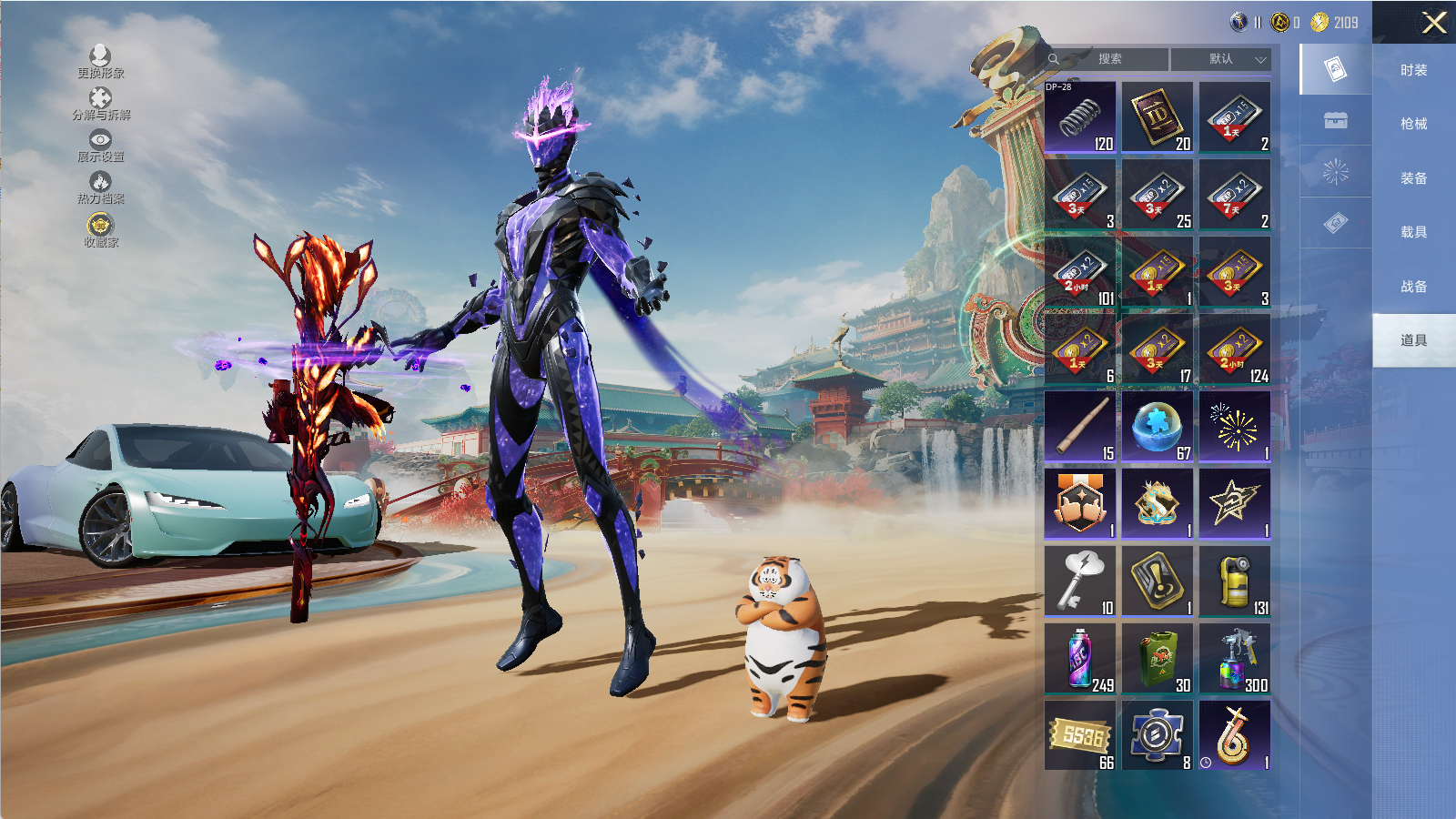The image size is (1456, 819).
Task: Pick the lightning key item
Action: pyautogui.click(x=1080, y=581)
